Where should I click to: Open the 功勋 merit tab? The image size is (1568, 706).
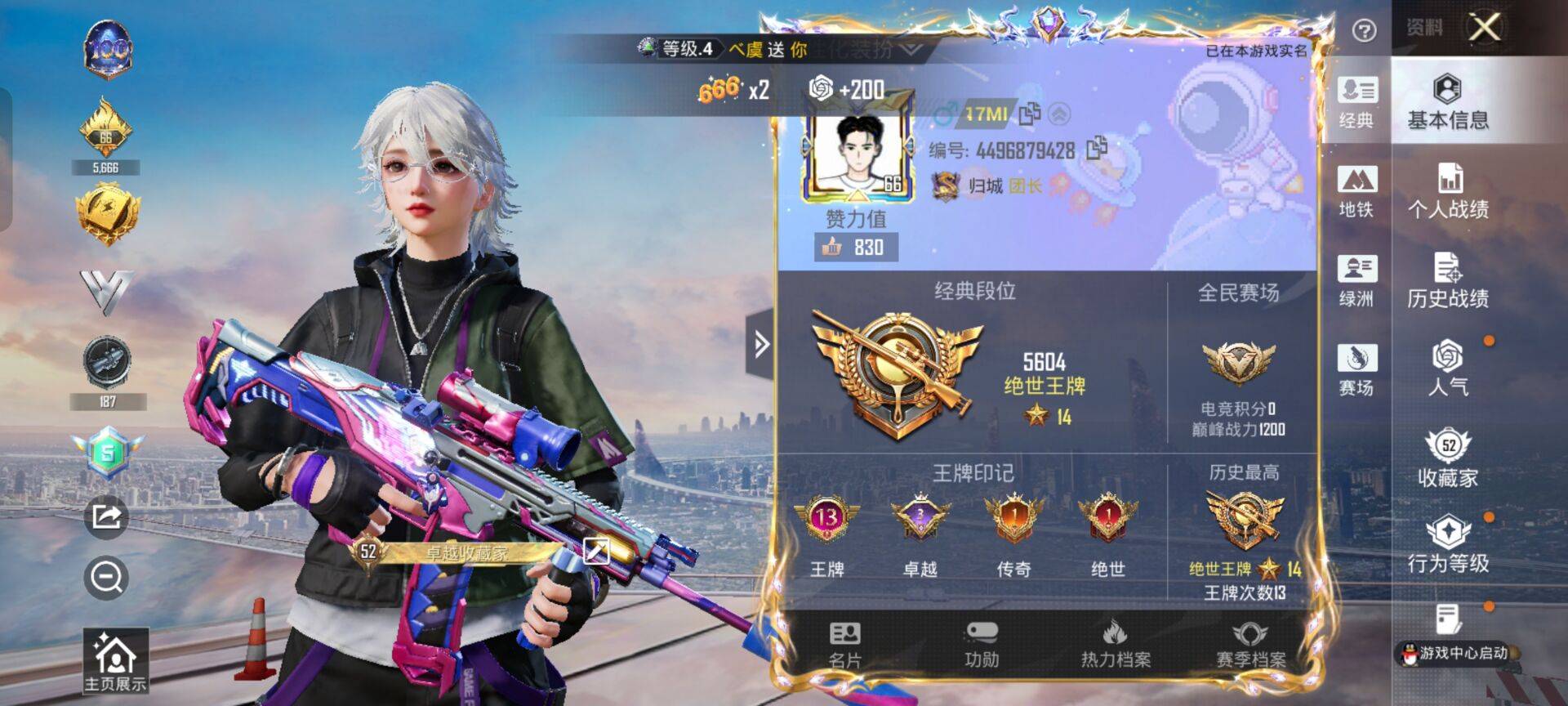pyautogui.click(x=981, y=645)
